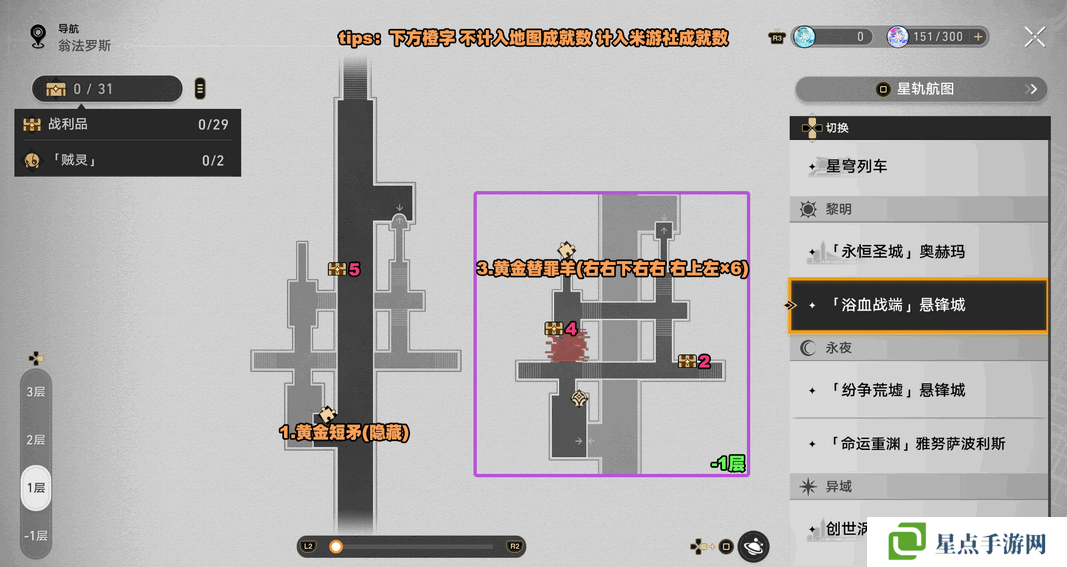The image size is (1067, 567).
Task: Select floor 1层 on floor selector
Action: [x=36, y=487]
